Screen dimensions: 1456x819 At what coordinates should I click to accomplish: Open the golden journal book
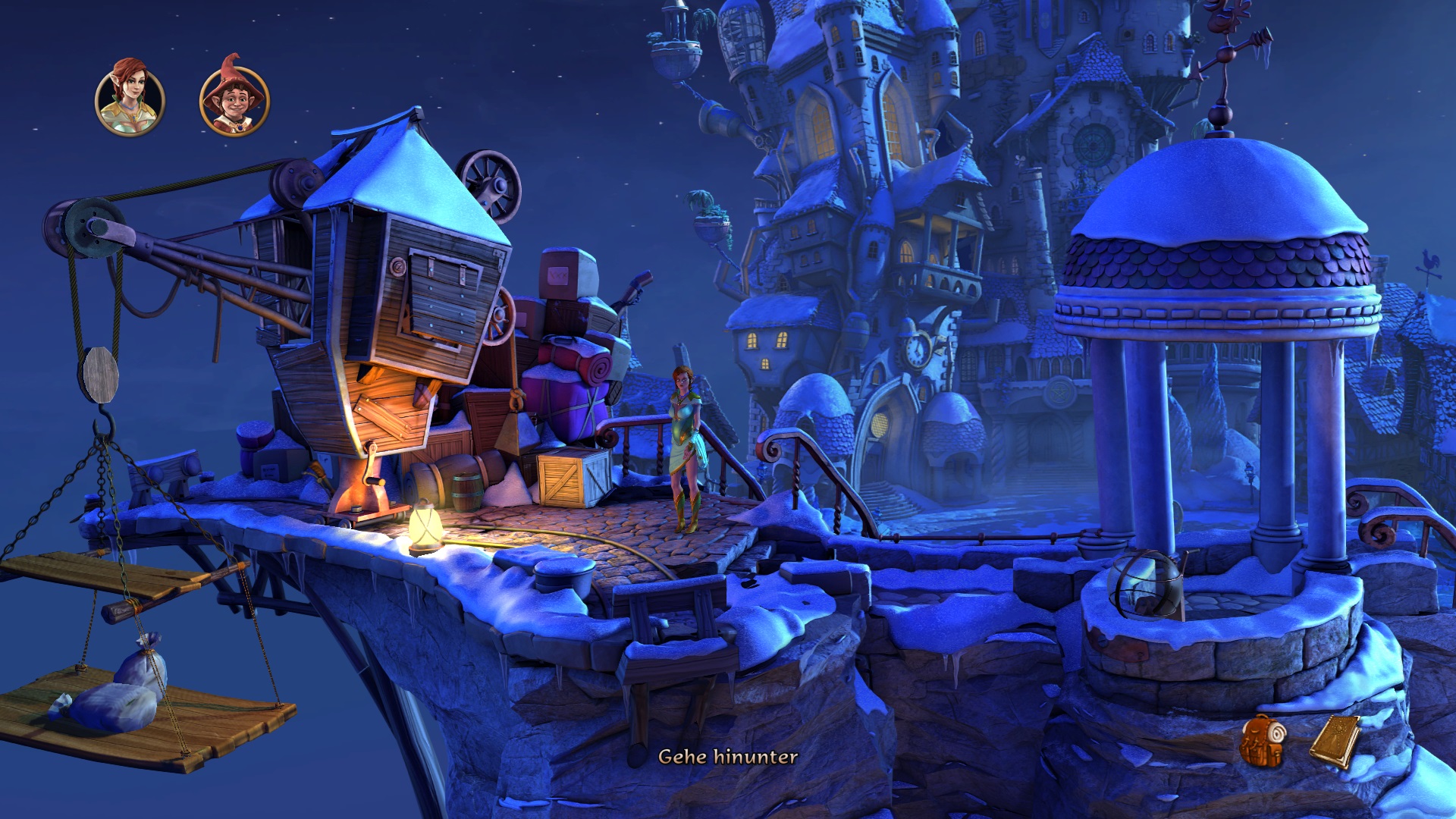(1335, 741)
